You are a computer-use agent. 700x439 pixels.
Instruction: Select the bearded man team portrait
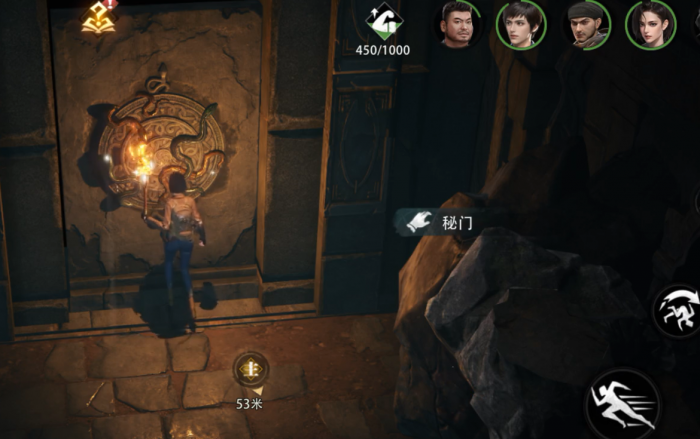coord(457,24)
